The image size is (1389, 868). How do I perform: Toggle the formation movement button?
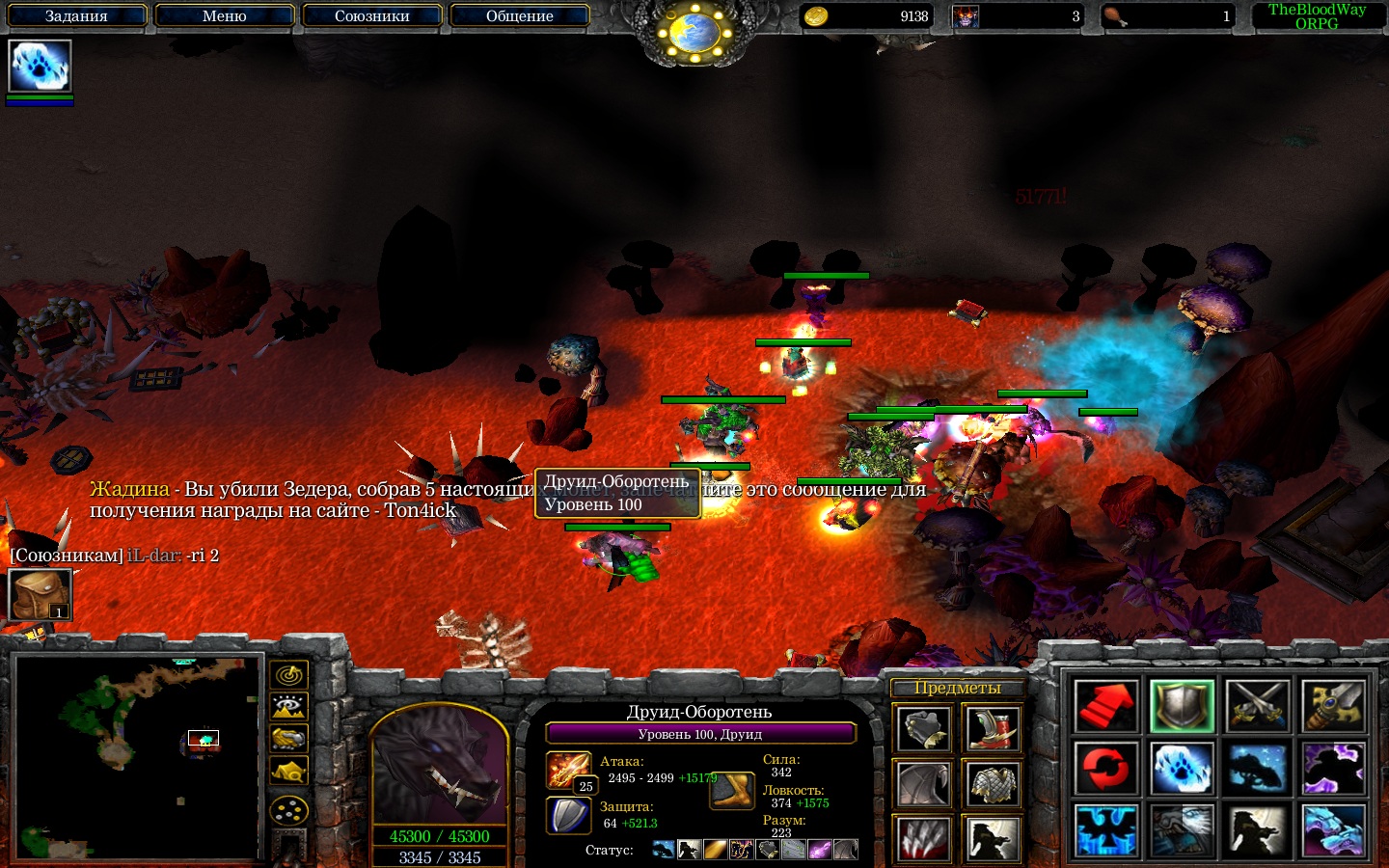(288, 810)
